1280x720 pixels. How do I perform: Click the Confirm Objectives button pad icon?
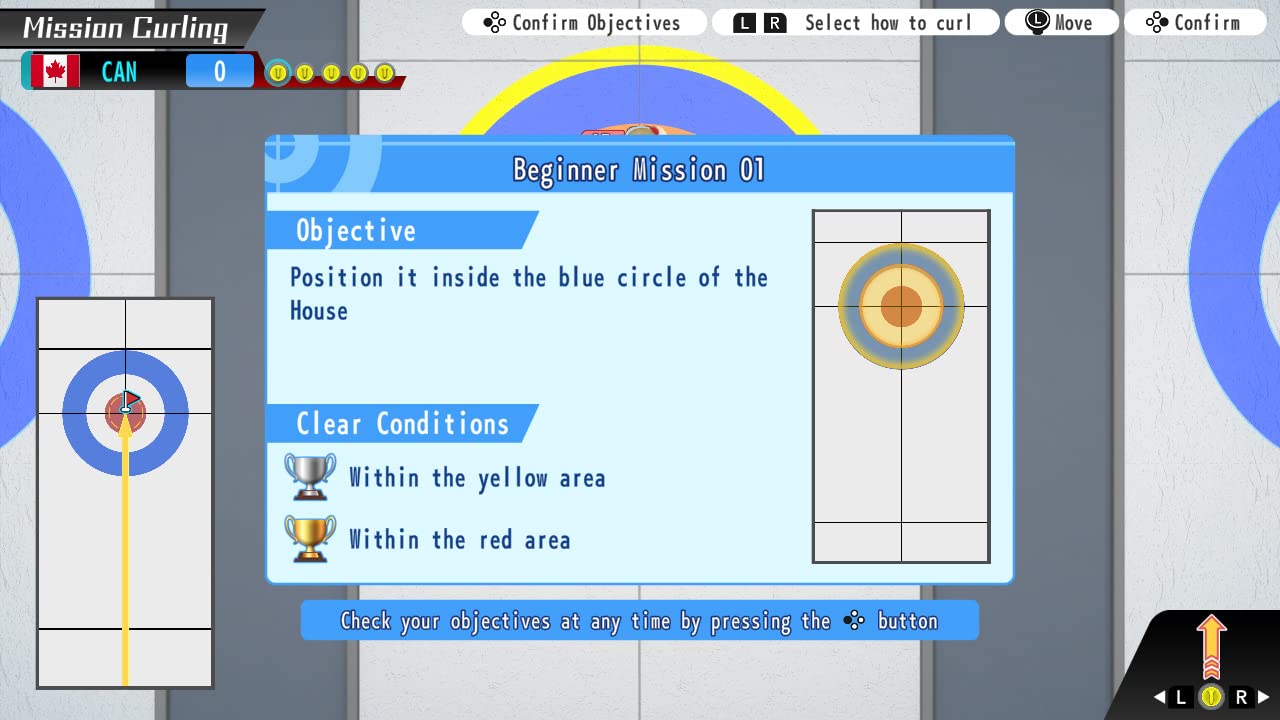(x=494, y=21)
